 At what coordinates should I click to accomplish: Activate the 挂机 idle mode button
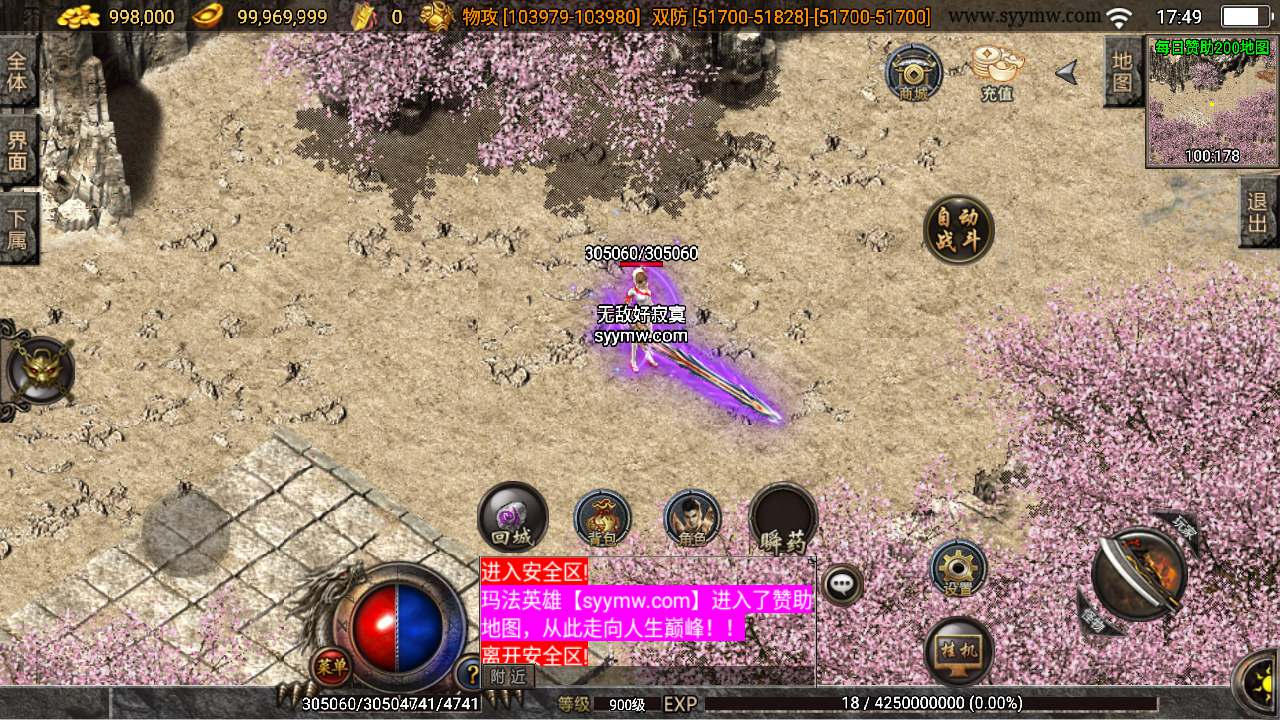958,651
